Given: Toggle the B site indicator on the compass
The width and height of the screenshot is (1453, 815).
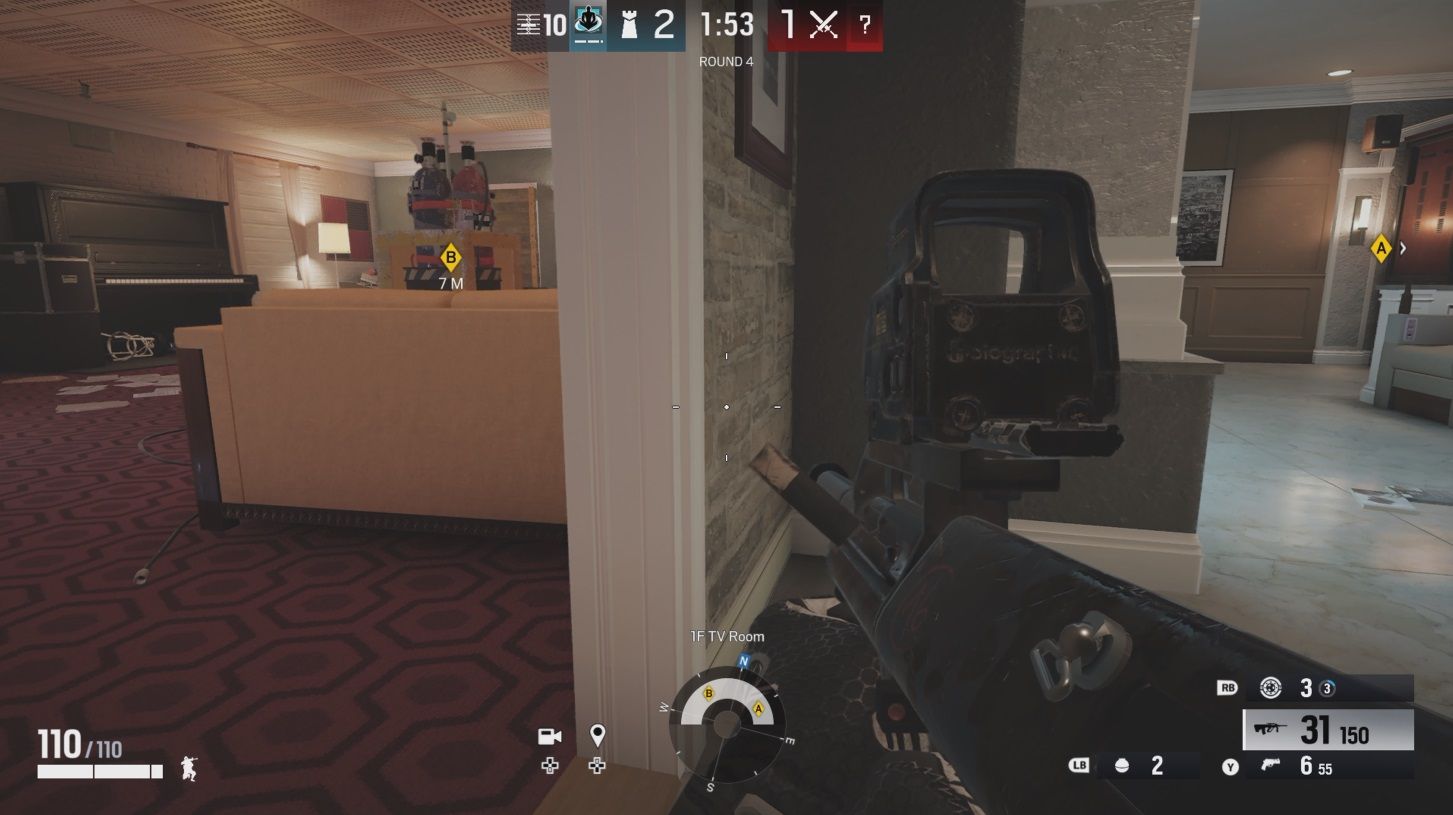Looking at the screenshot, I should [710, 692].
